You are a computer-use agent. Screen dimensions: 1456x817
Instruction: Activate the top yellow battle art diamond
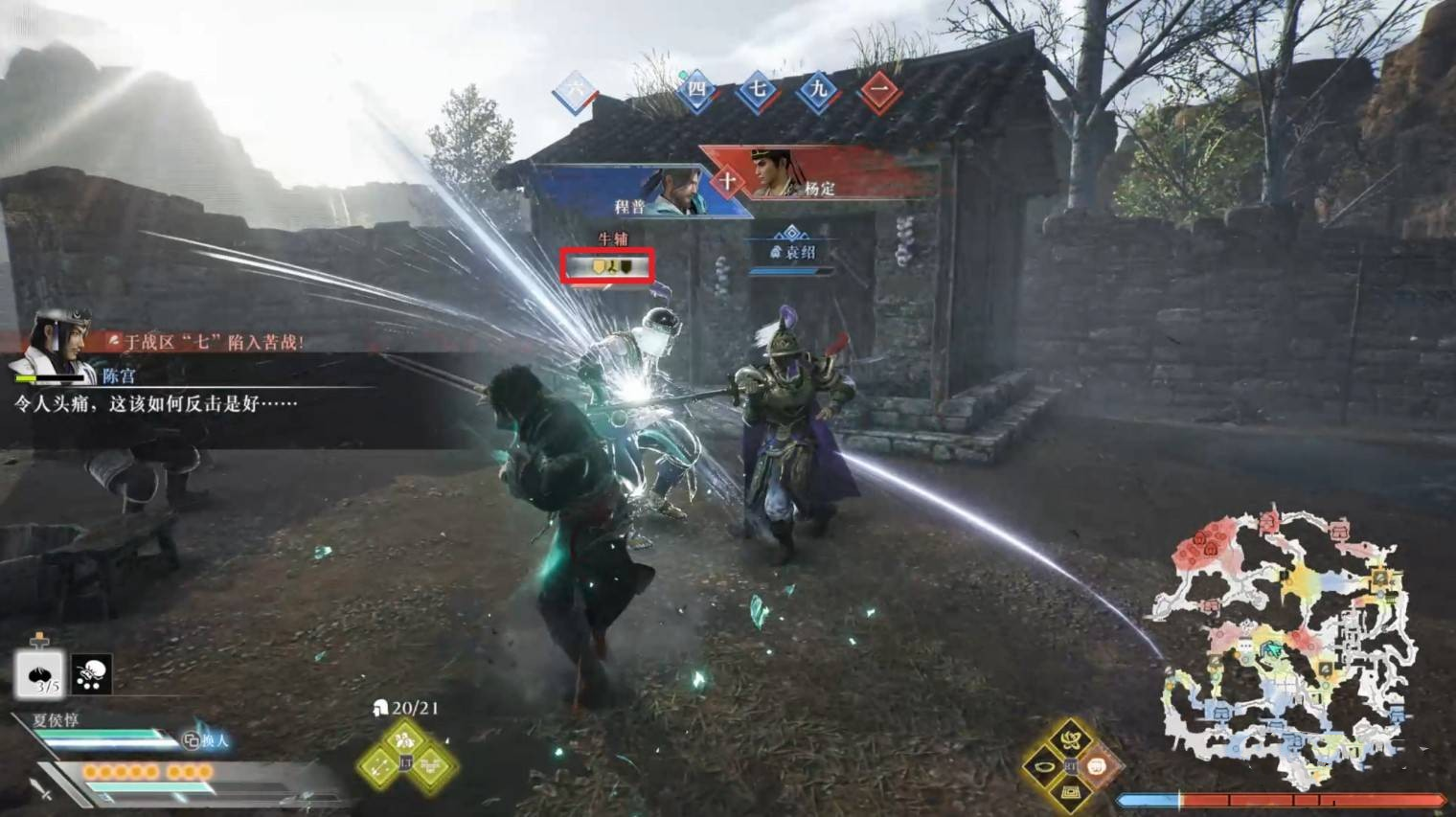point(1070,738)
